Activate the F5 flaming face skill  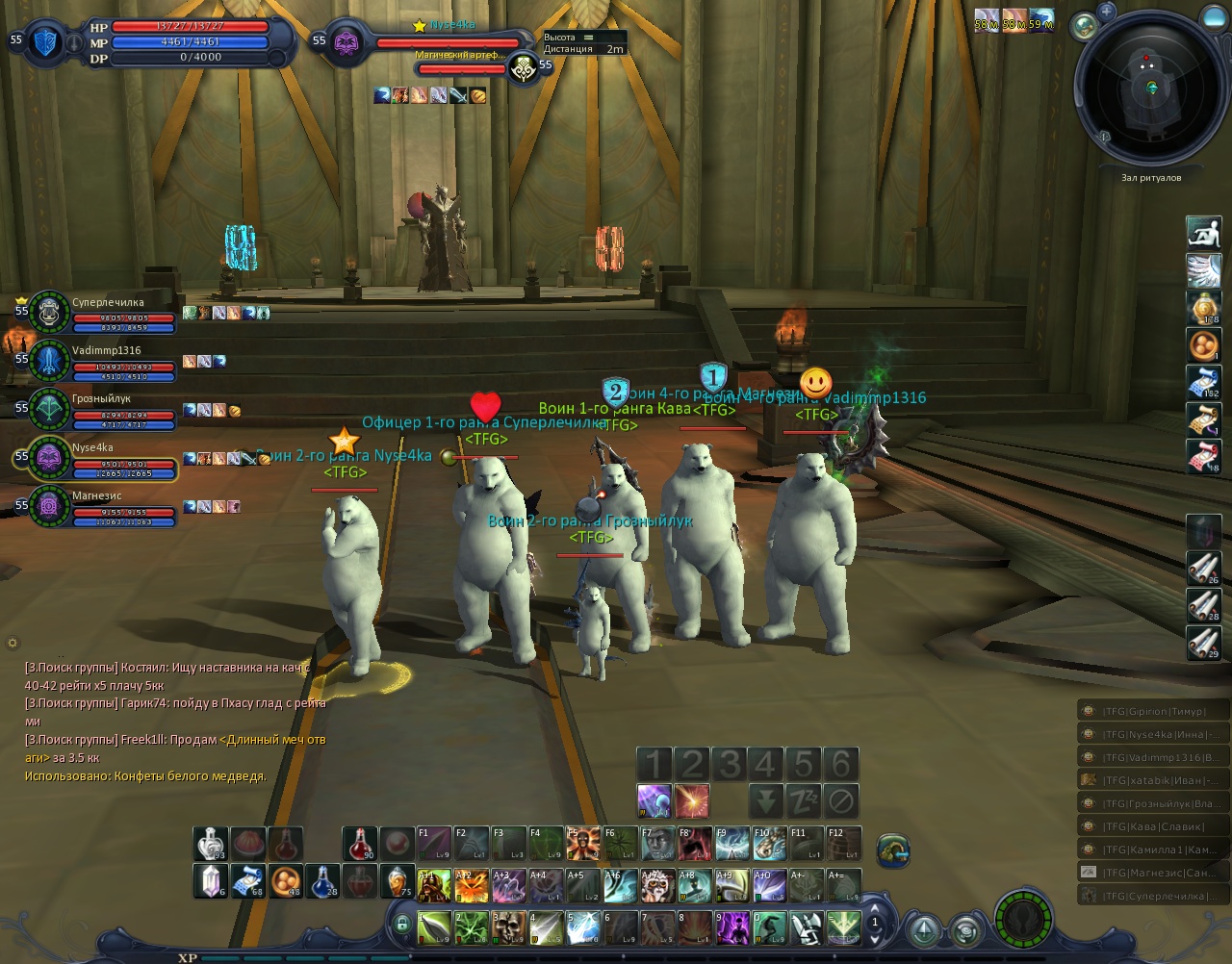[x=583, y=844]
